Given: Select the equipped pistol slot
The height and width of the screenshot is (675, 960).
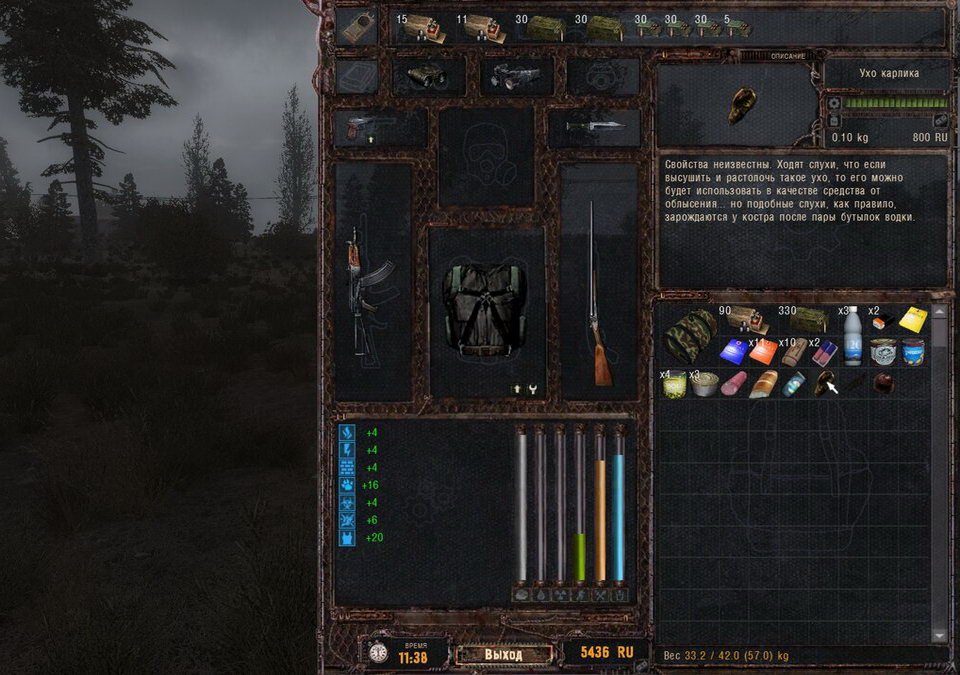Looking at the screenshot, I should pyautogui.click(x=381, y=127).
